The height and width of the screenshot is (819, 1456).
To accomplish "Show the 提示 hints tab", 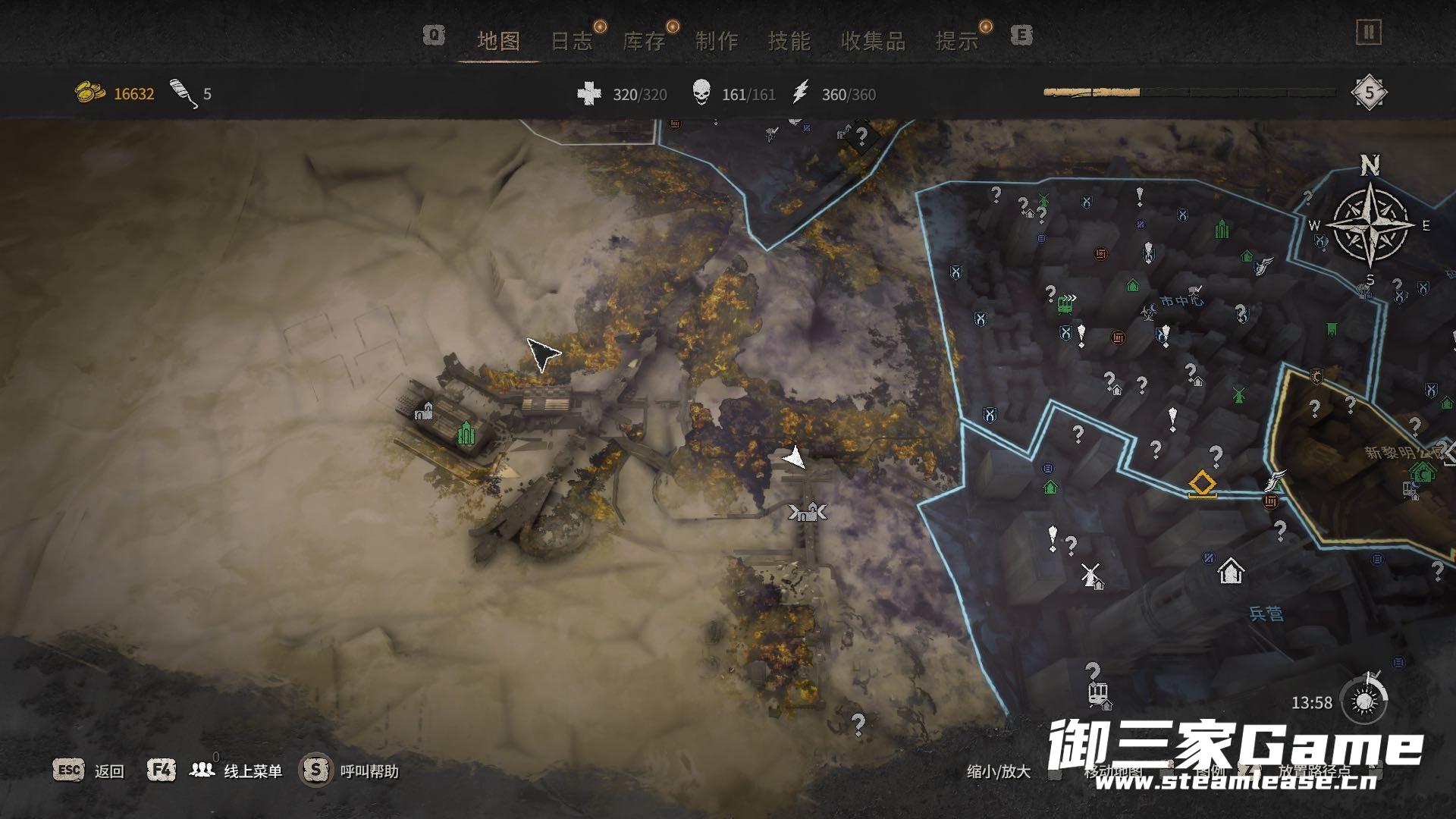I will (957, 41).
